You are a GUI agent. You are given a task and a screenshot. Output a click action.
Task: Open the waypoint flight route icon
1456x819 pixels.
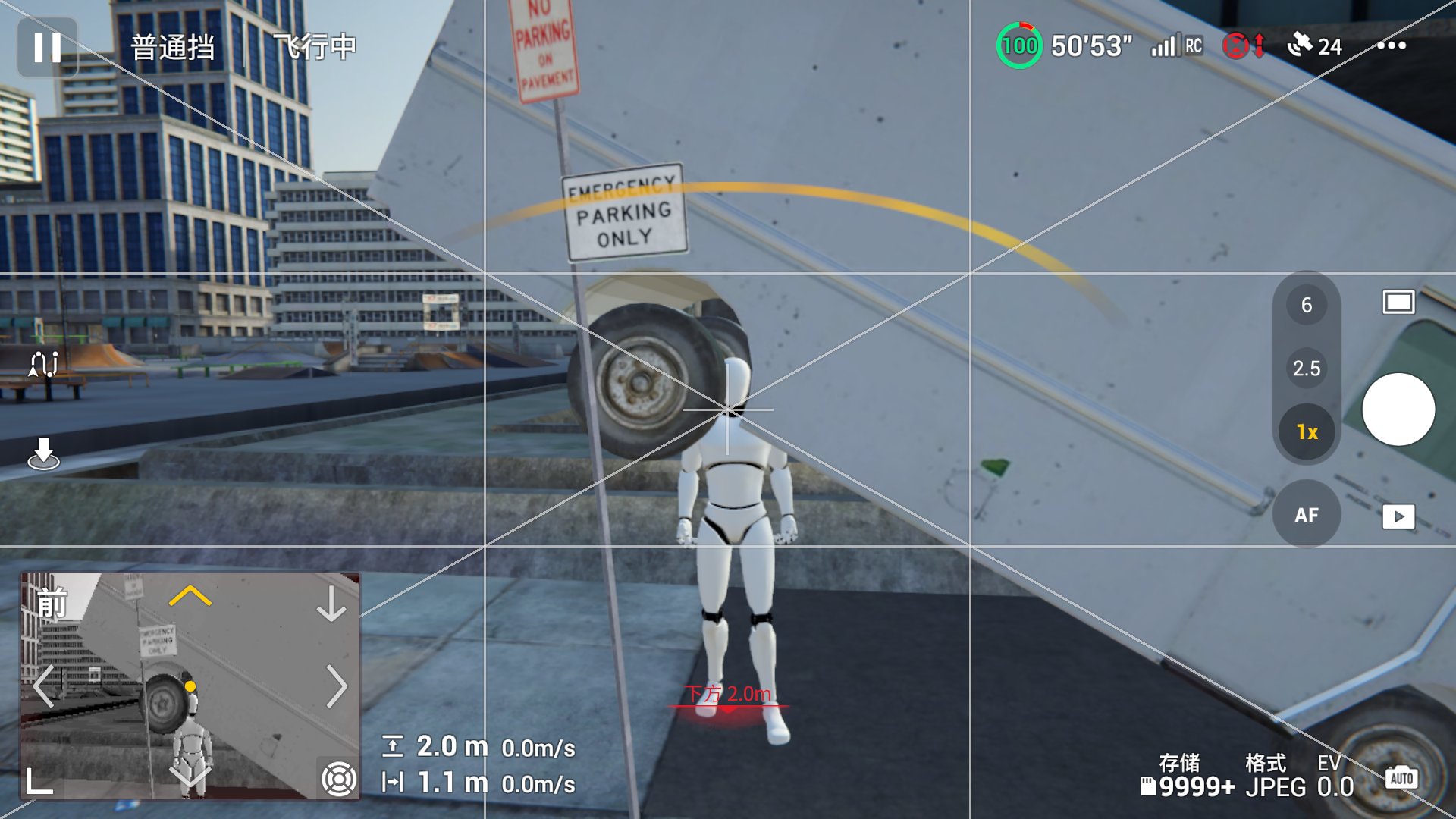(43, 365)
